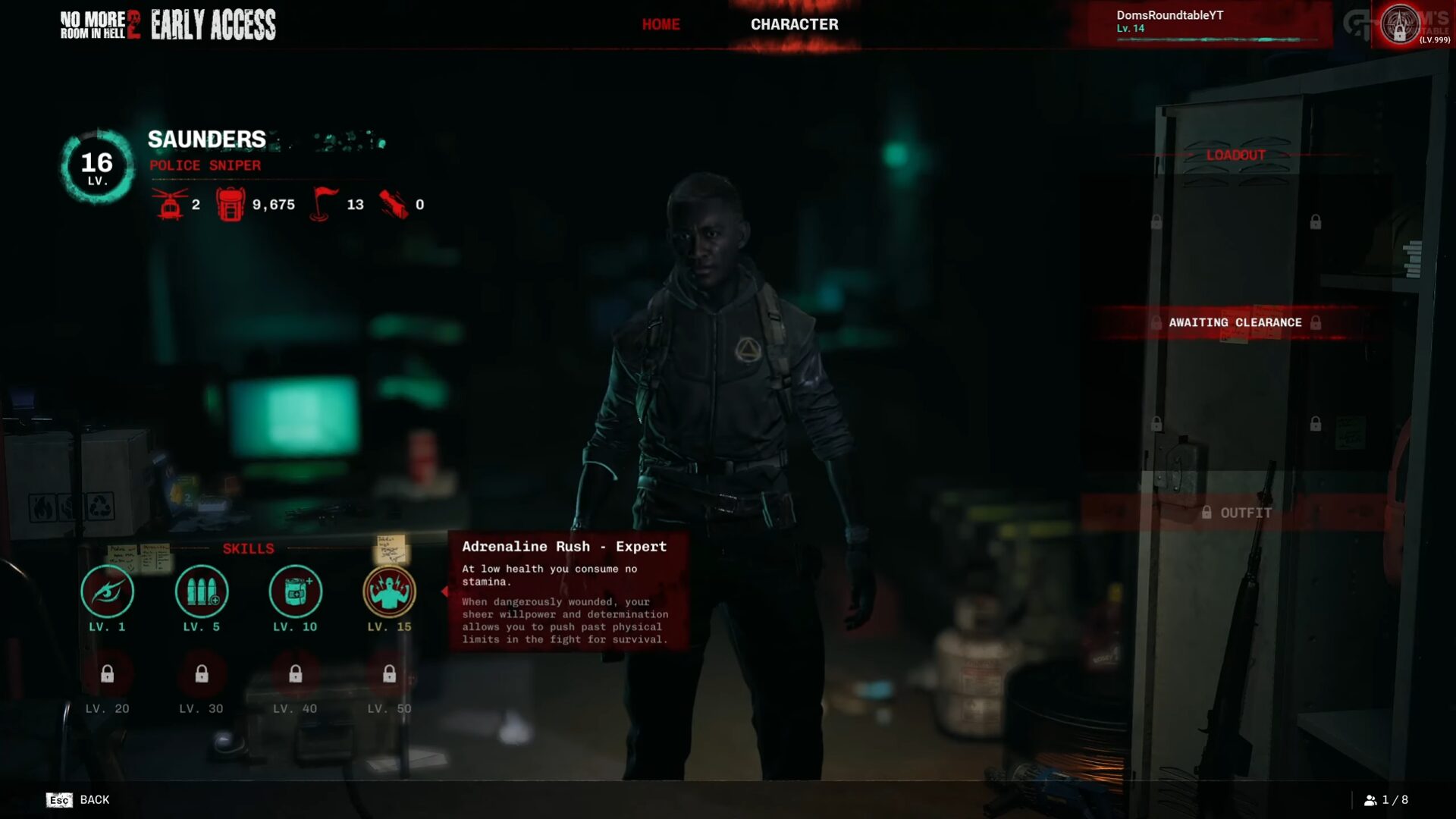
Task: Select the locked LV. 50 skill slot
Action: click(x=389, y=674)
